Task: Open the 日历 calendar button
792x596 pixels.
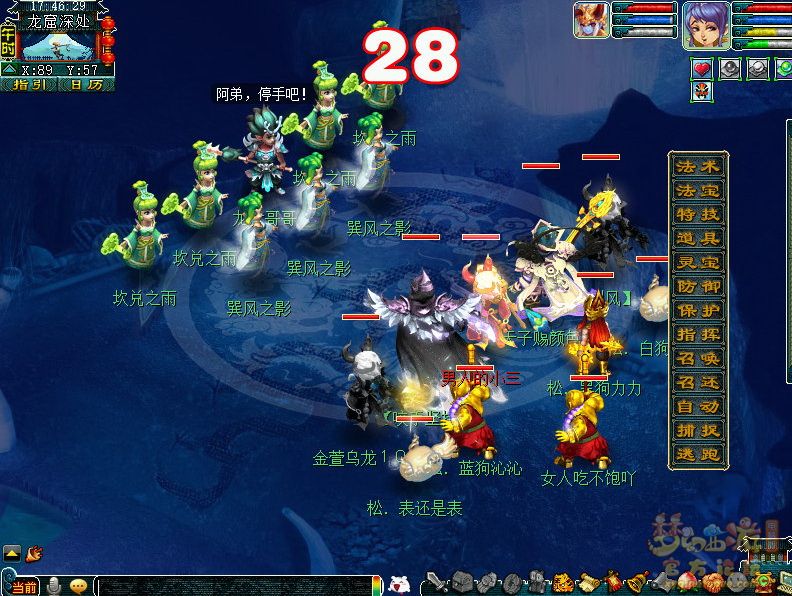Action: click(86, 85)
